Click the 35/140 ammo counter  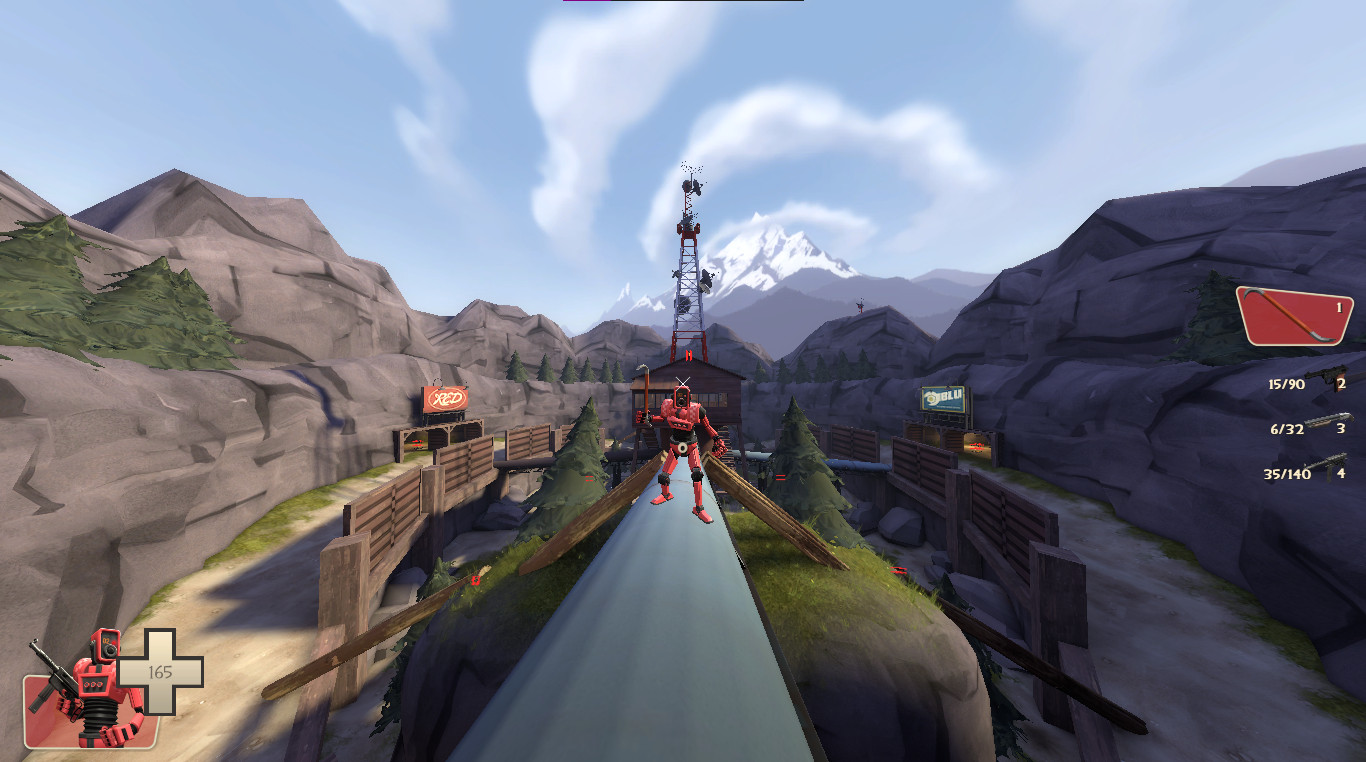[1288, 473]
